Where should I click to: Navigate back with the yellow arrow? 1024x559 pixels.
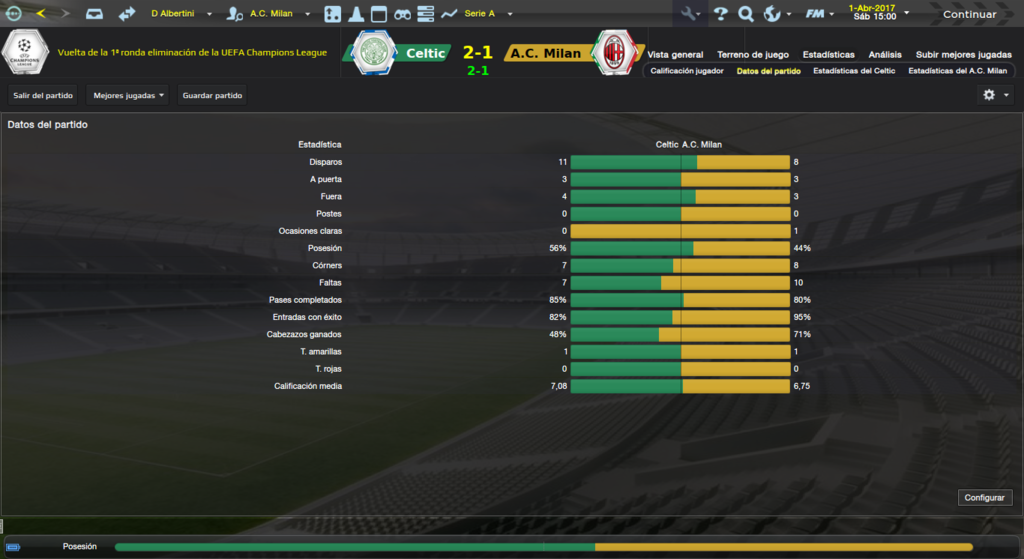pyautogui.click(x=41, y=14)
